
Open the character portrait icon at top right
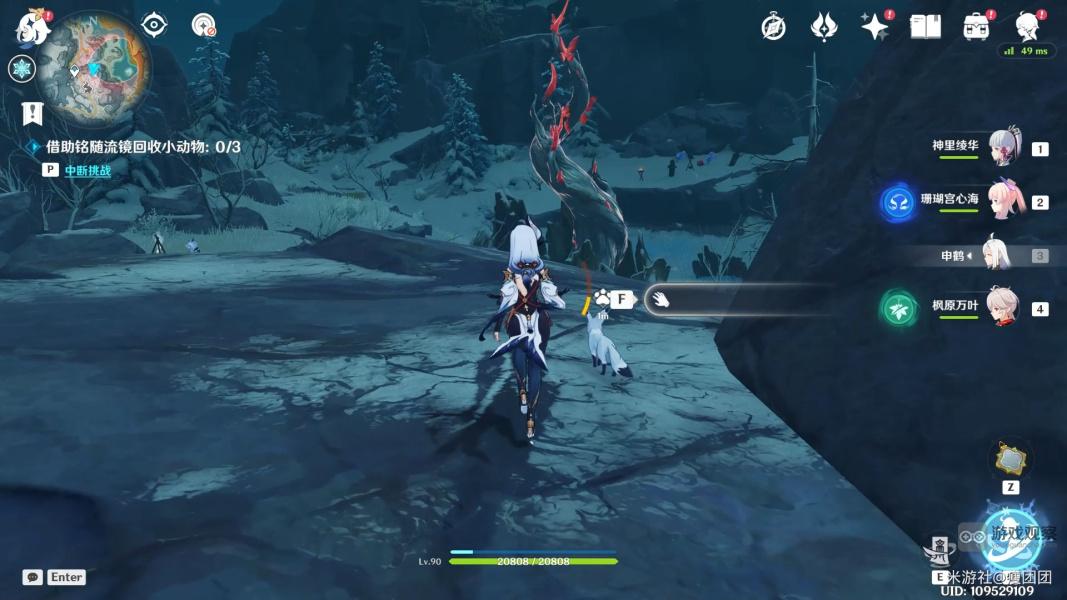click(1027, 27)
